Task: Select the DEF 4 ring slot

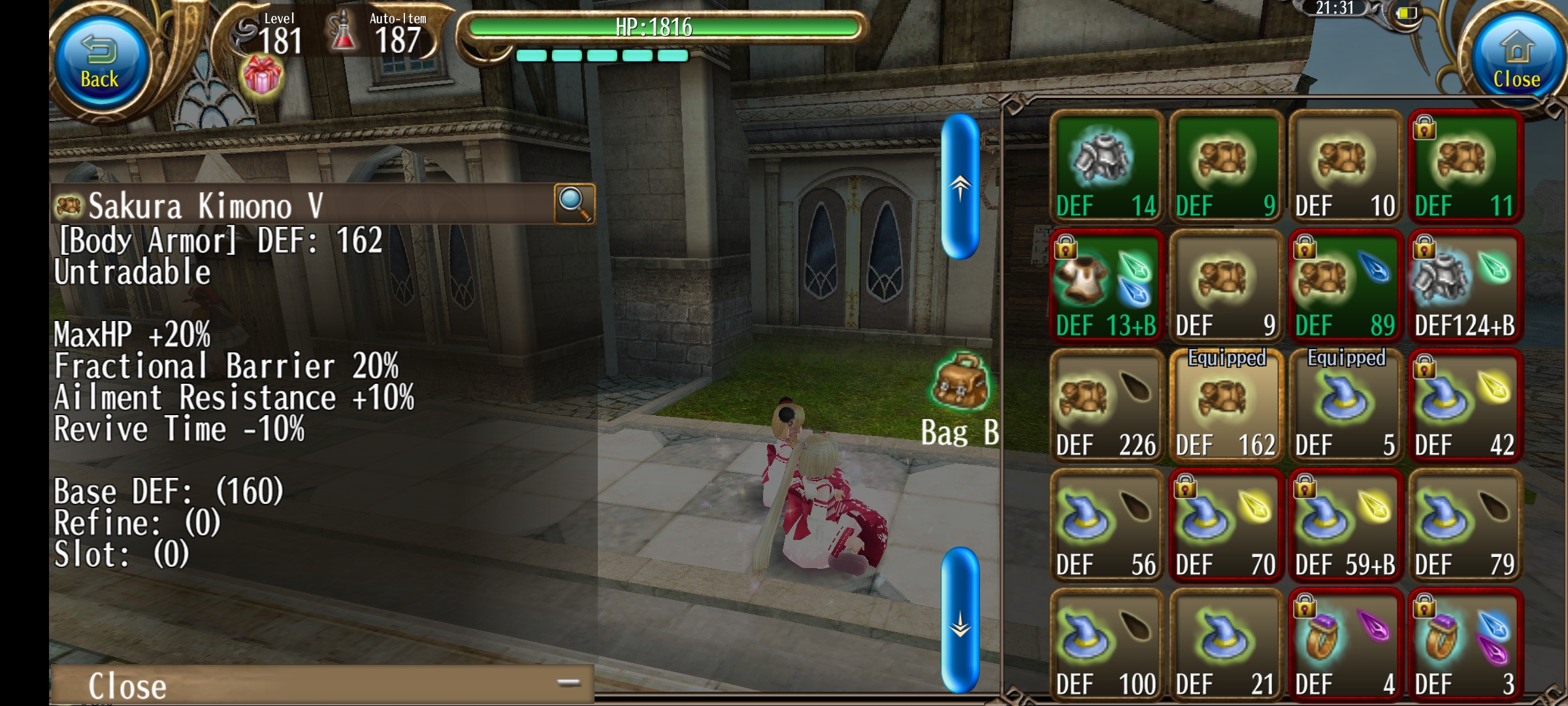Action: [x=1345, y=645]
